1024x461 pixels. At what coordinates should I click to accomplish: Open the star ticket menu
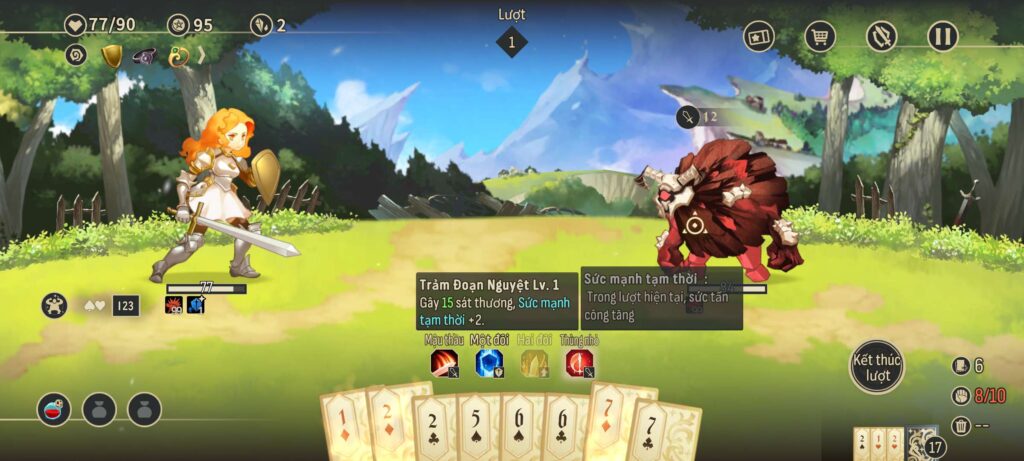[x=759, y=37]
